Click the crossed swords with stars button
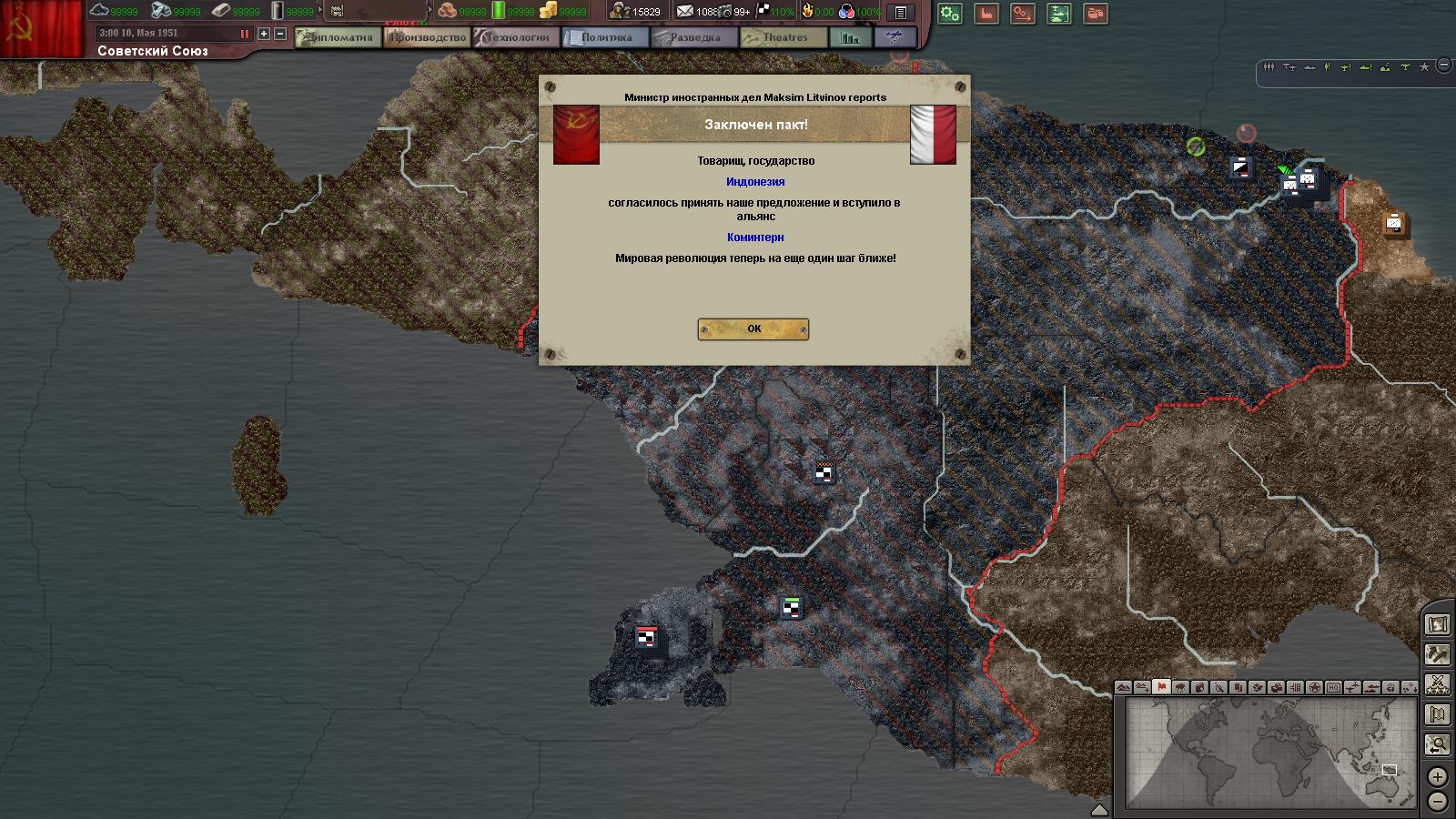The image size is (1456, 819). click(1438, 684)
